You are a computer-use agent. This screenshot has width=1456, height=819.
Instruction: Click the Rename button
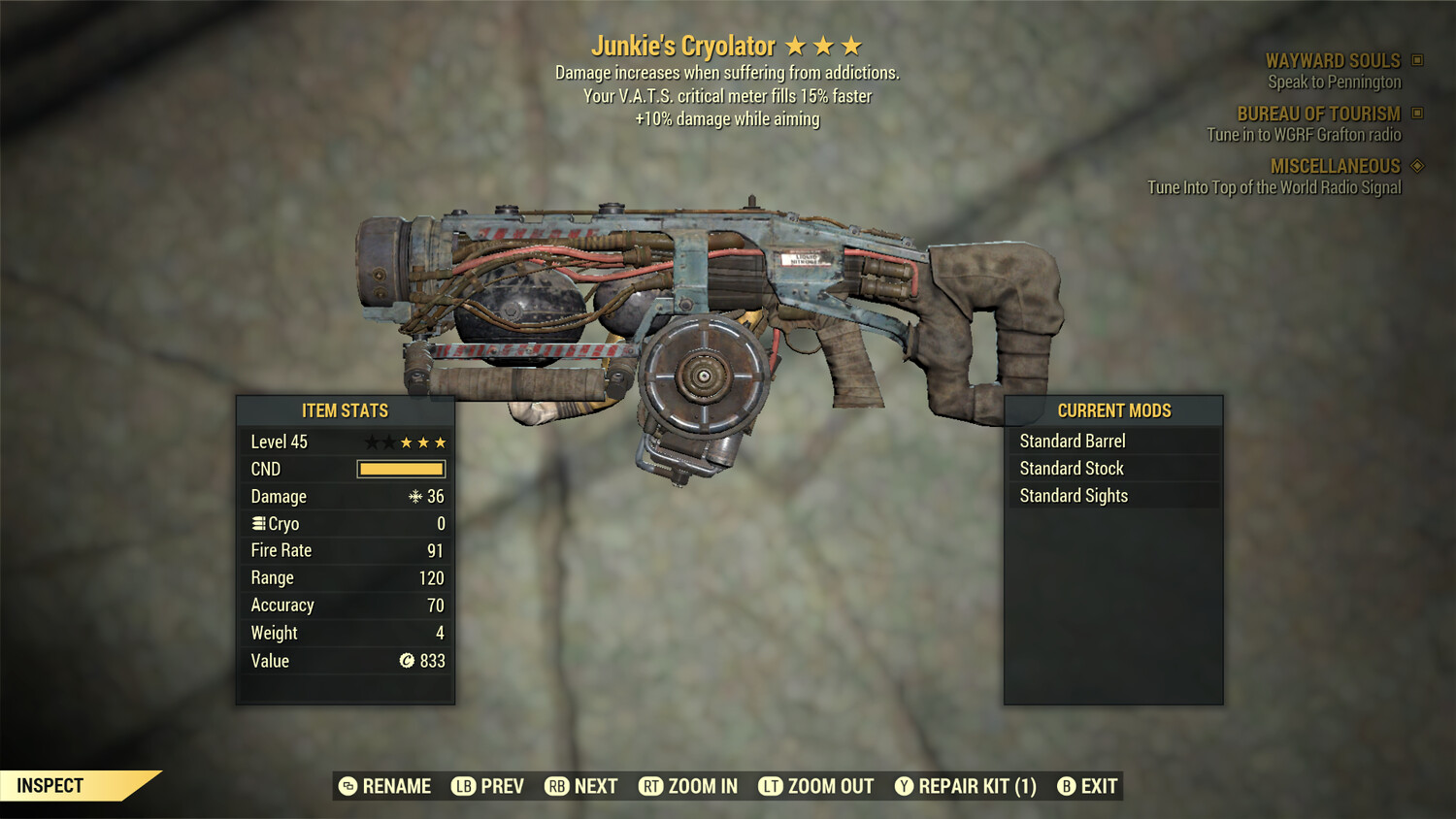[x=383, y=786]
